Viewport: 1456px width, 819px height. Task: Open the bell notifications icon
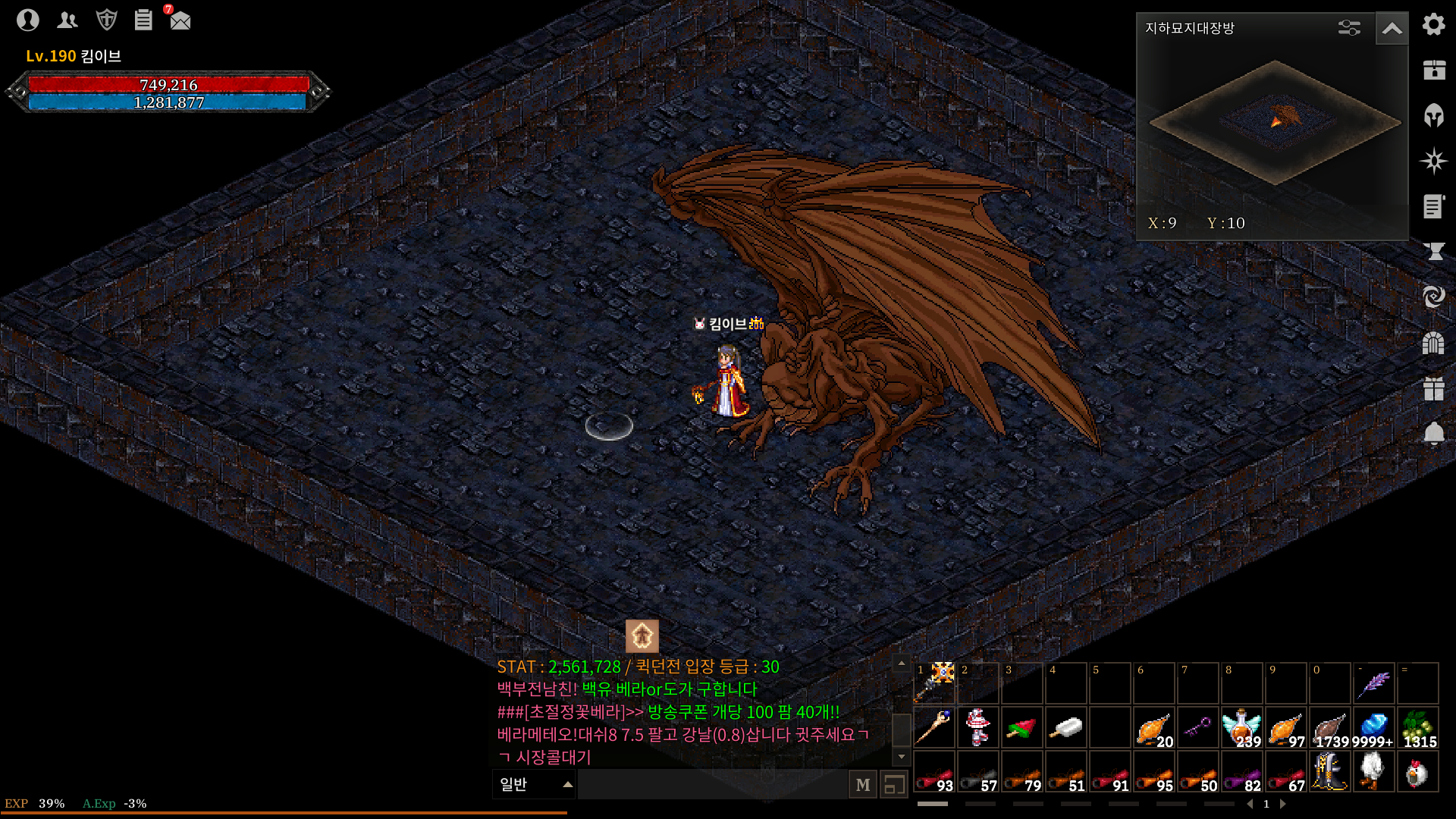(1433, 434)
